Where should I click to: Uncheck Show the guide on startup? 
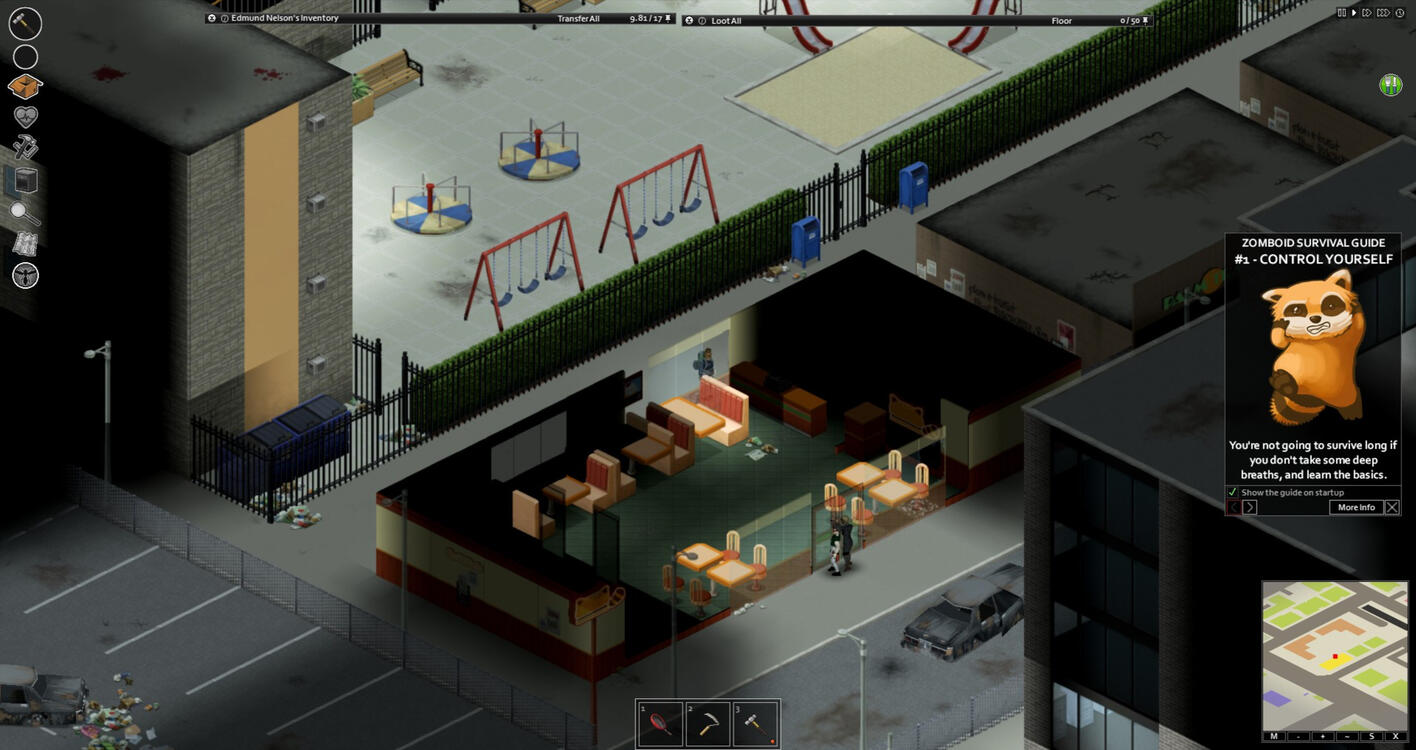pos(1232,492)
